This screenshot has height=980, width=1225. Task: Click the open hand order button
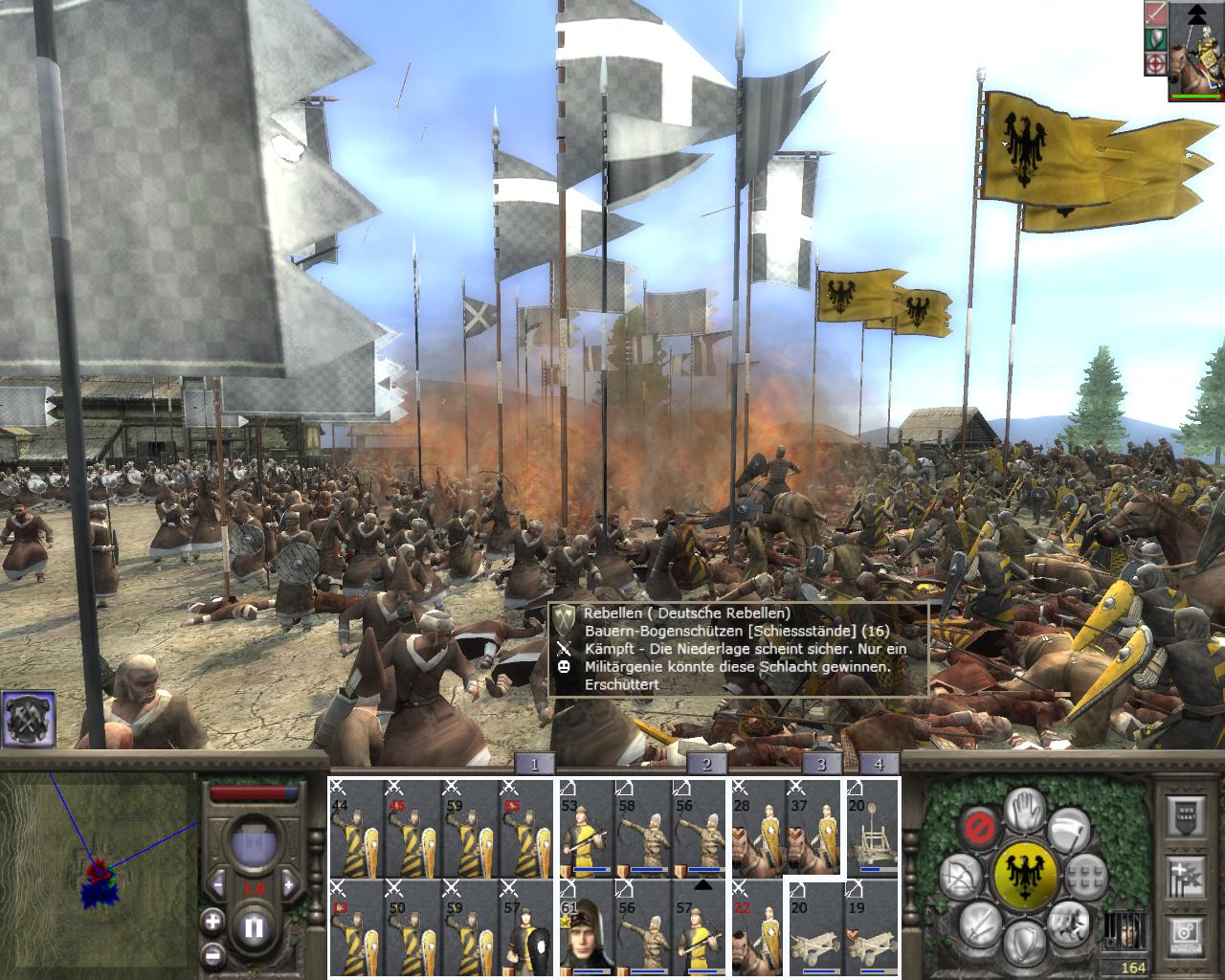(x=1025, y=810)
